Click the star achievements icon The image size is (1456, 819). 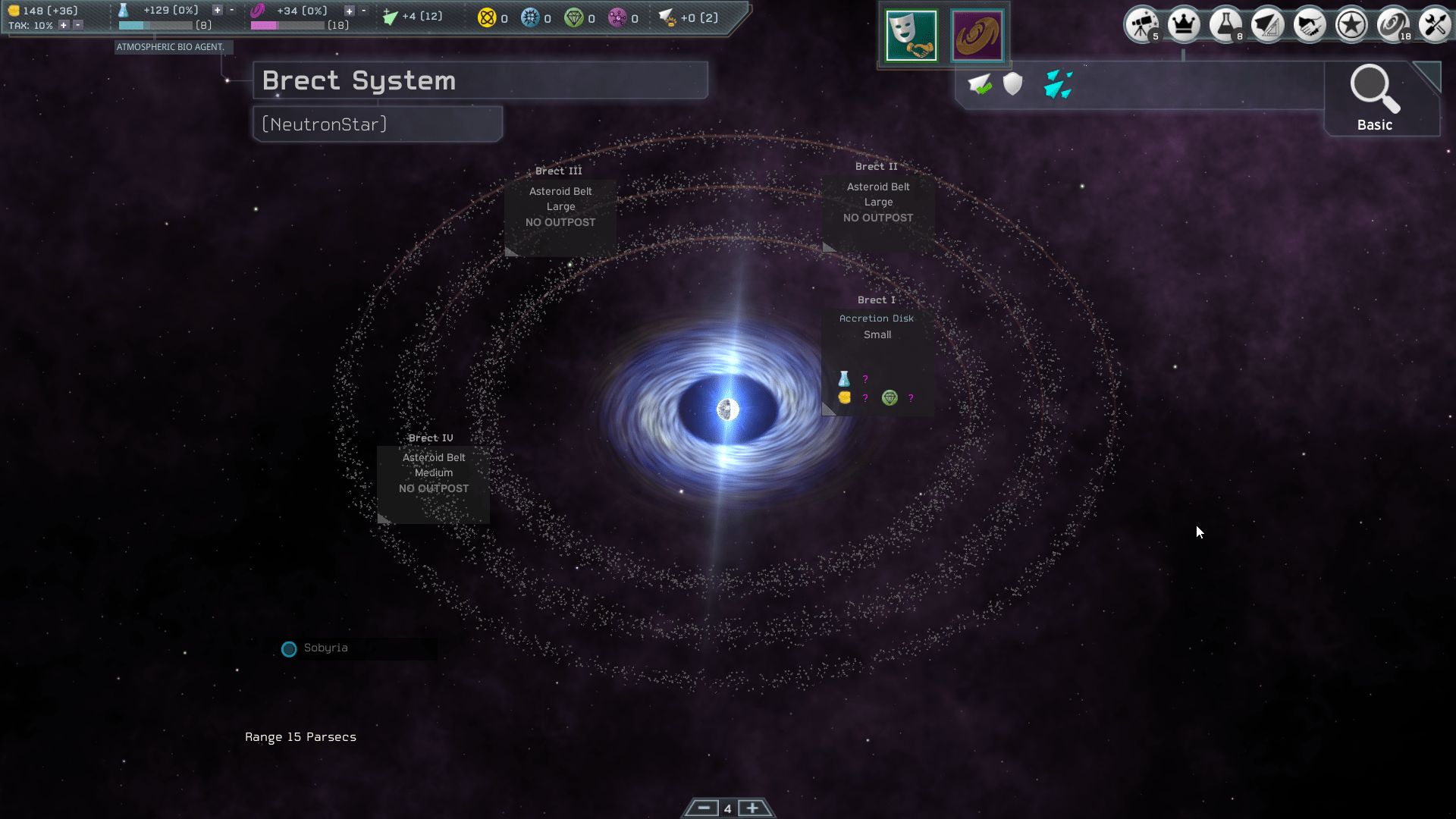click(1351, 24)
